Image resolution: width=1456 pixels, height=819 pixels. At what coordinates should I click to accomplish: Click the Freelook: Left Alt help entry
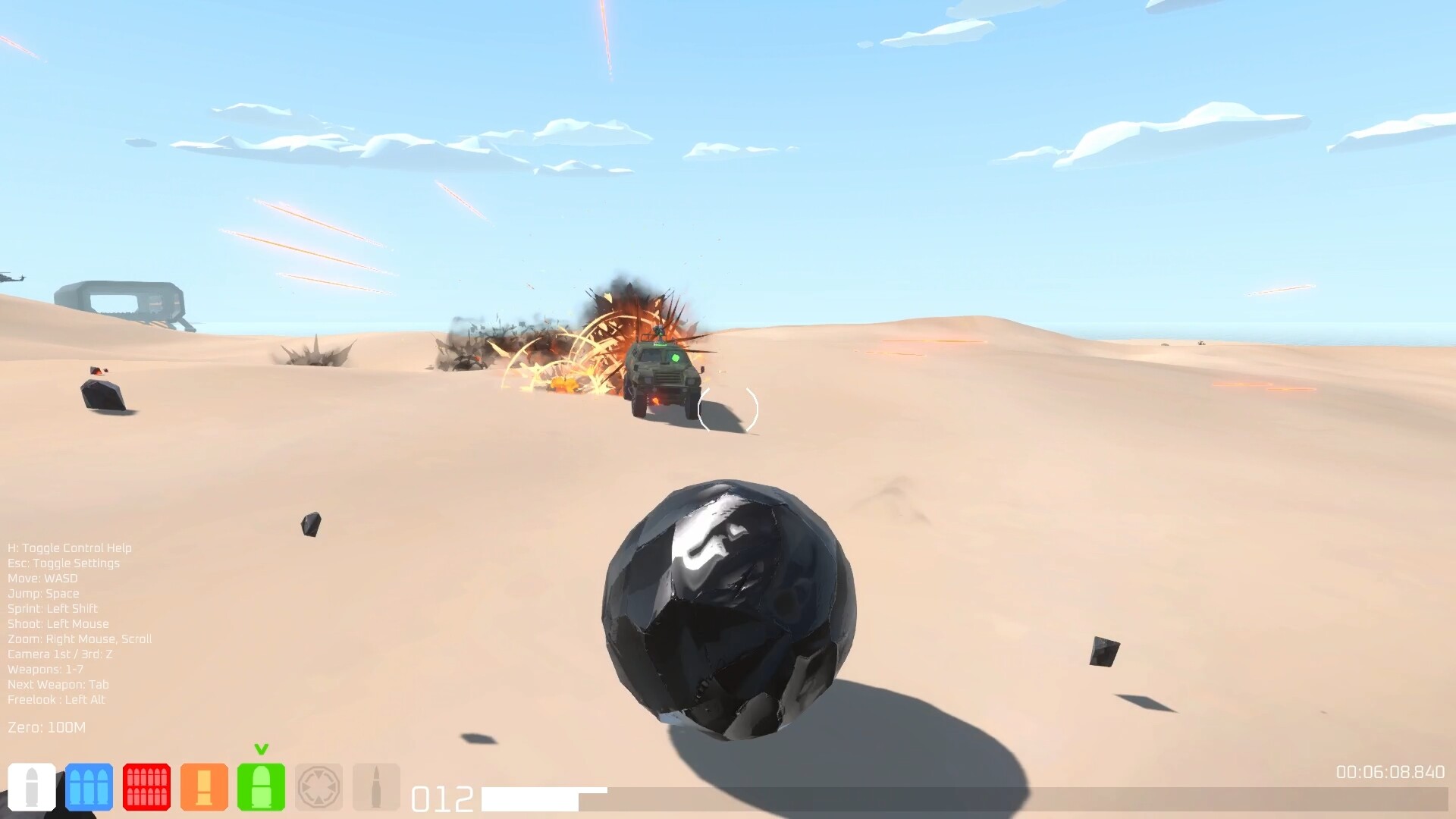point(55,699)
